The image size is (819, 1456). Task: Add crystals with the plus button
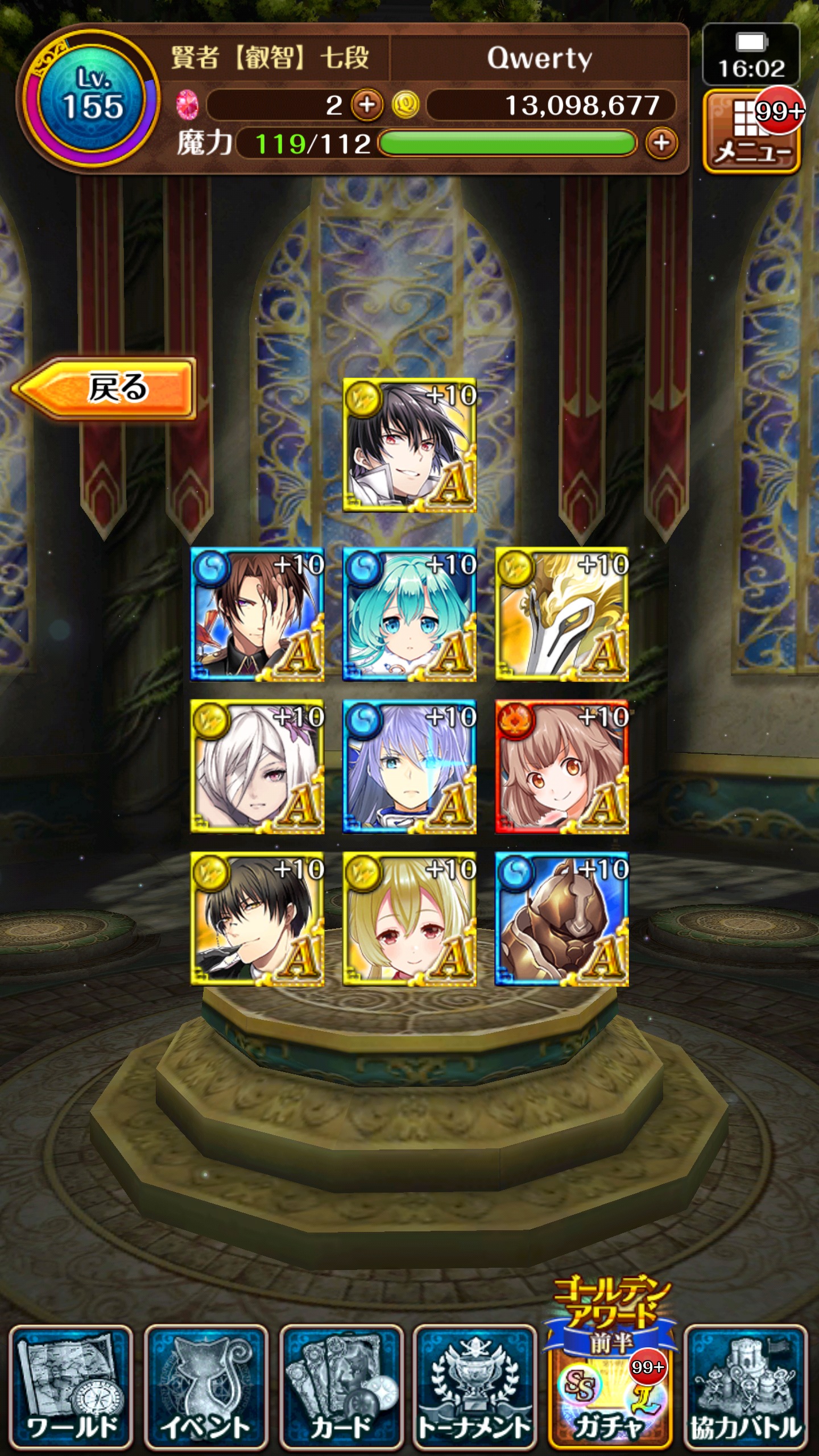click(367, 105)
